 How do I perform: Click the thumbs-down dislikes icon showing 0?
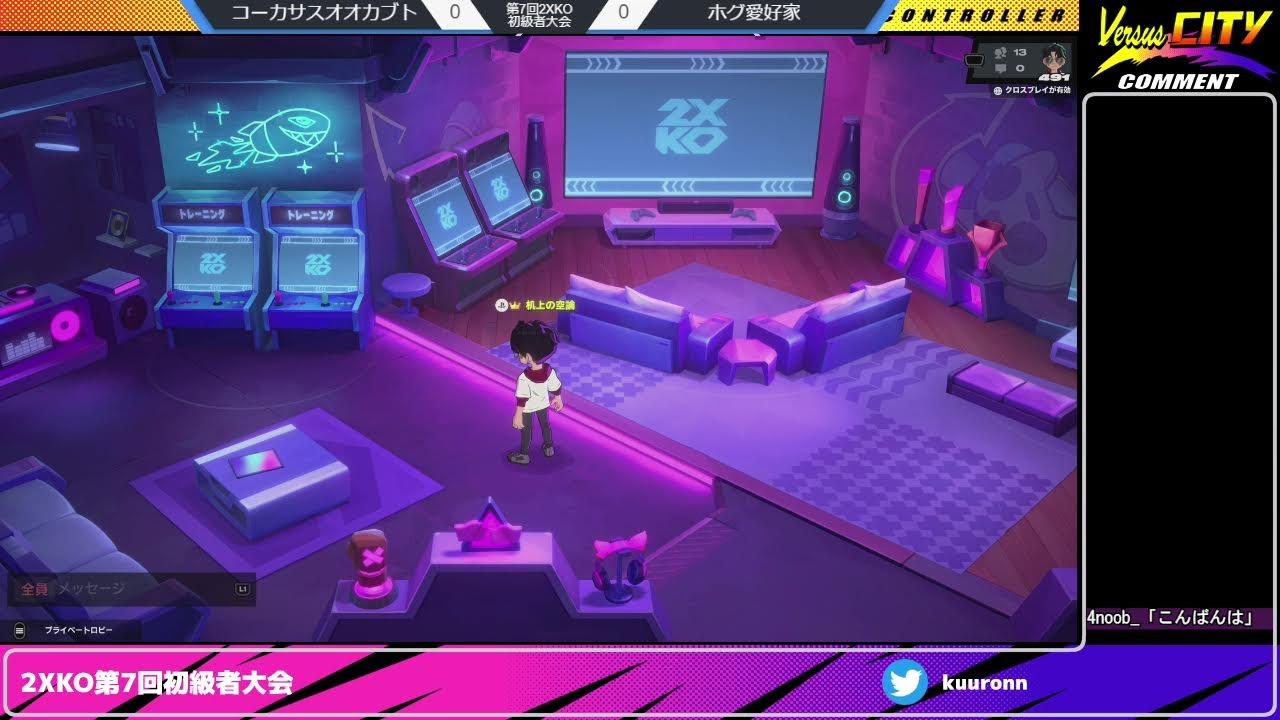click(1000, 67)
